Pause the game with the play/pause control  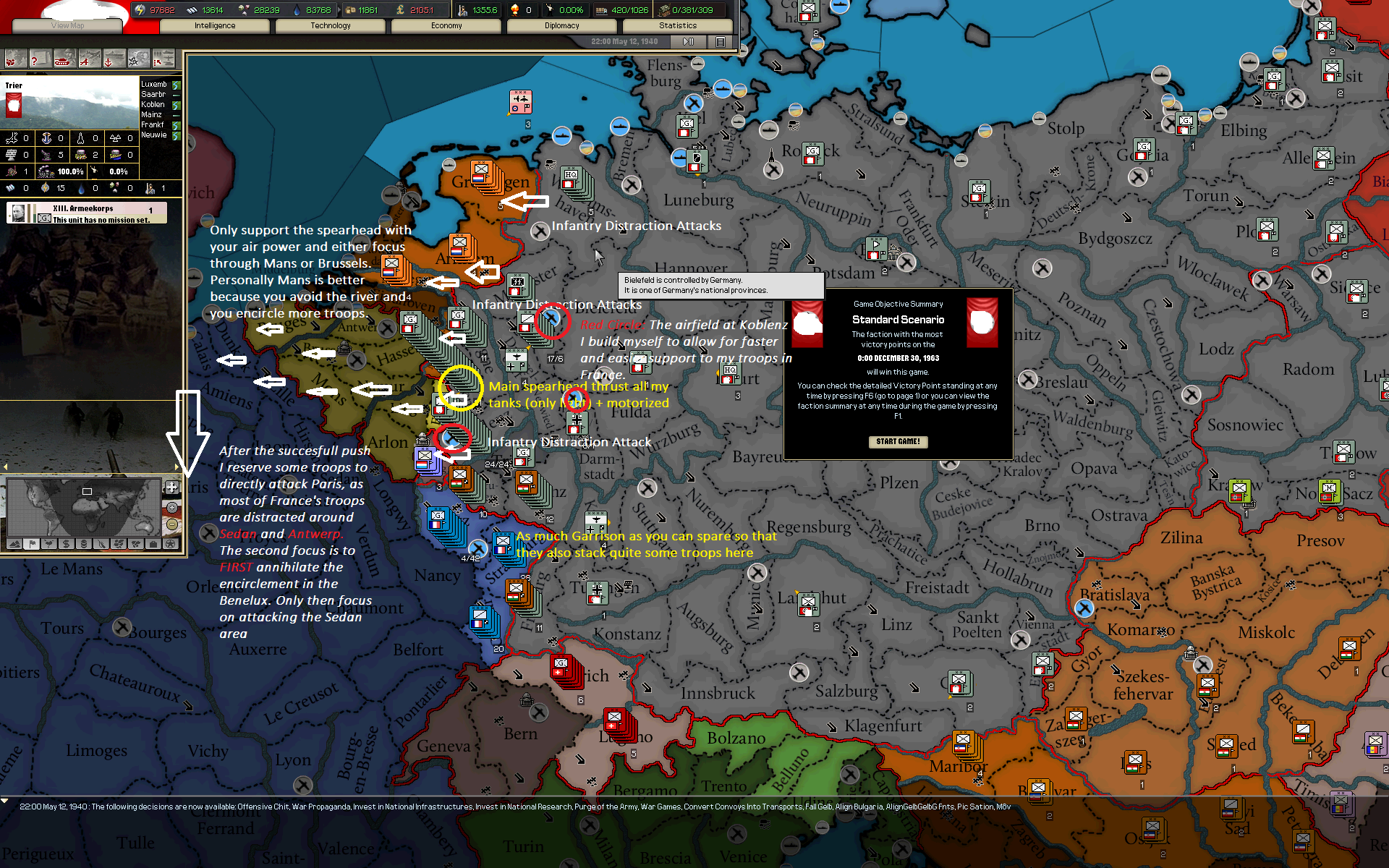point(687,41)
